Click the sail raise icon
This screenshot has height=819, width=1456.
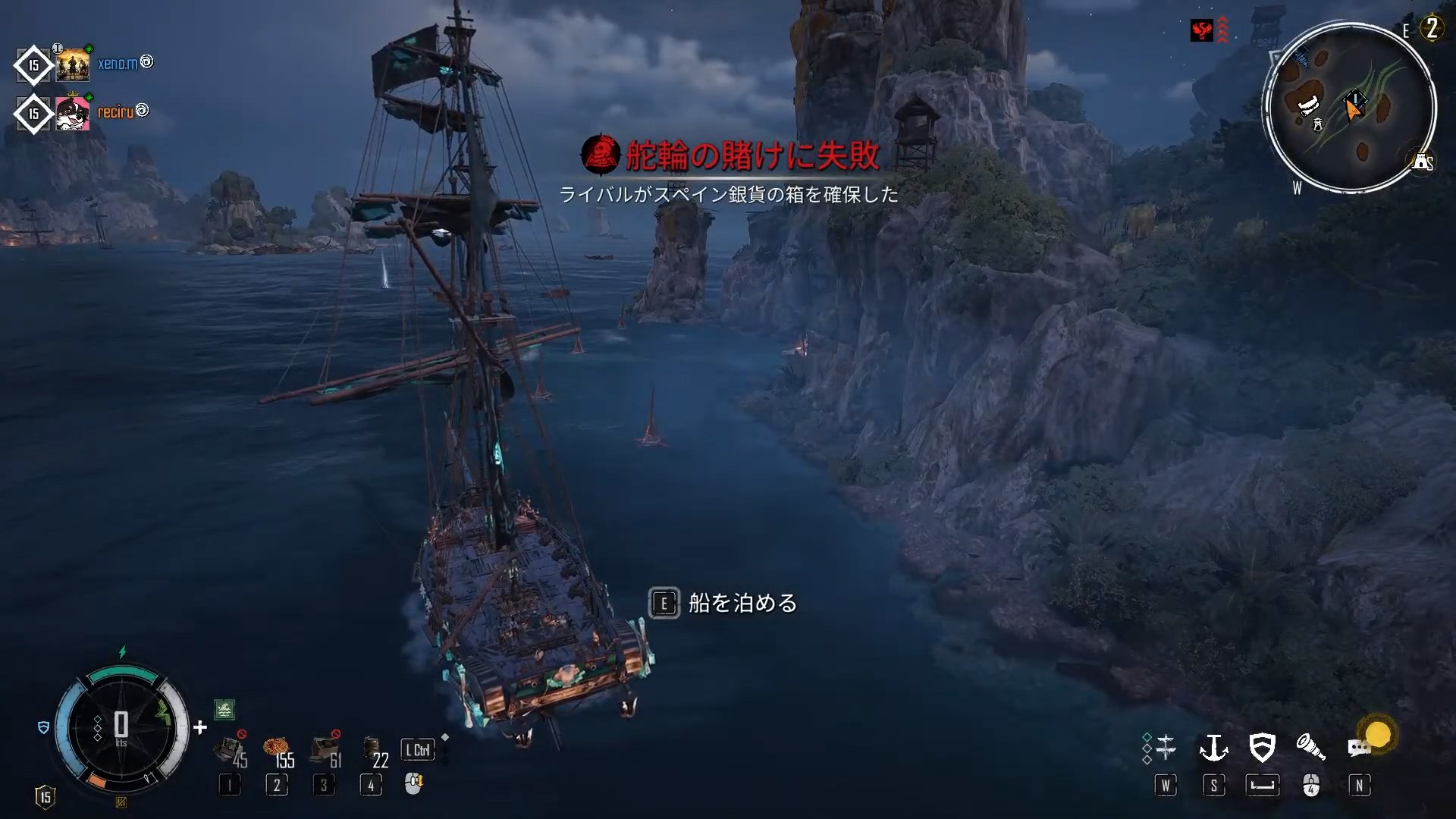tap(1165, 748)
